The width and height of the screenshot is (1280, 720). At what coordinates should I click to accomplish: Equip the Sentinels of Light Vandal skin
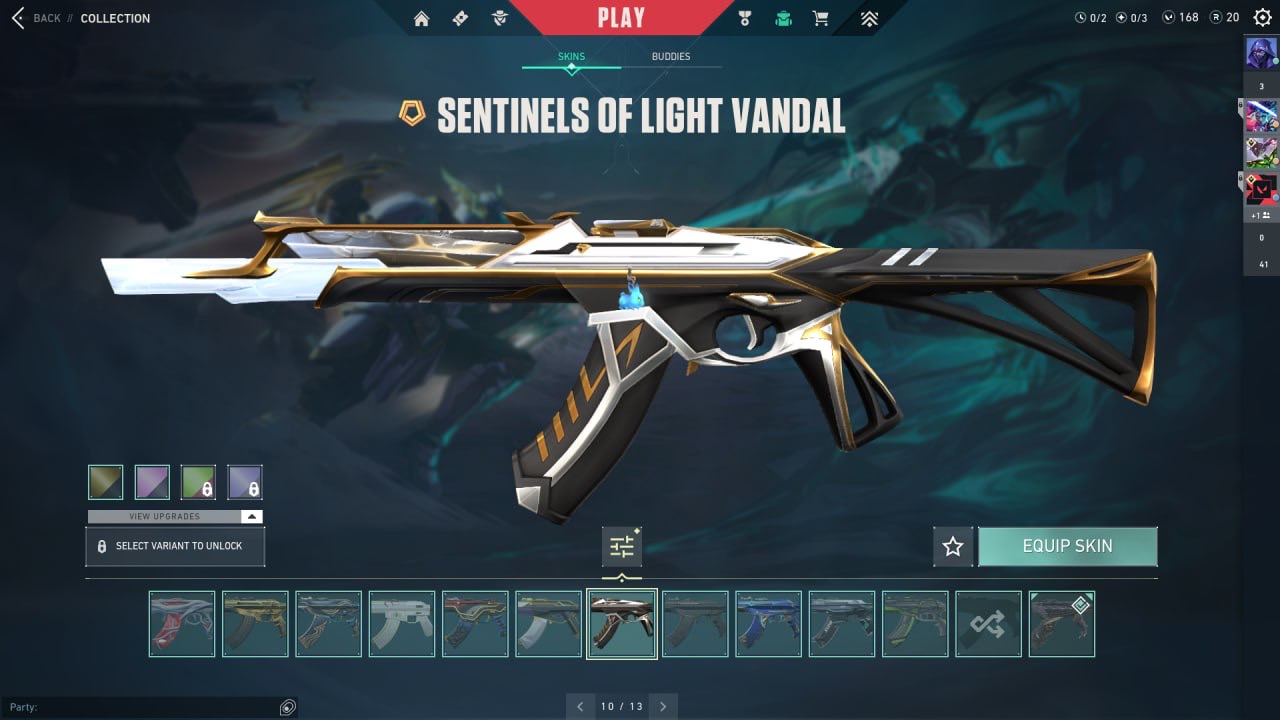click(x=1067, y=547)
